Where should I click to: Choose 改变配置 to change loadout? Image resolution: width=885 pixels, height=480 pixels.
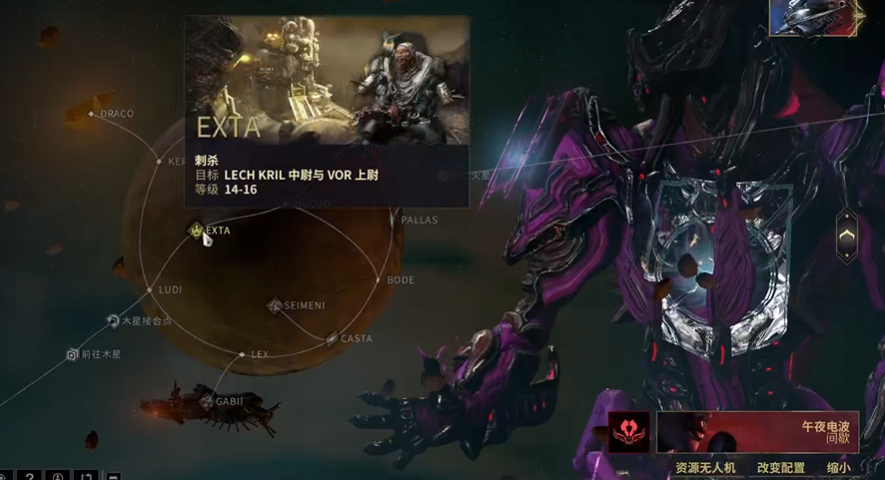(x=780, y=467)
